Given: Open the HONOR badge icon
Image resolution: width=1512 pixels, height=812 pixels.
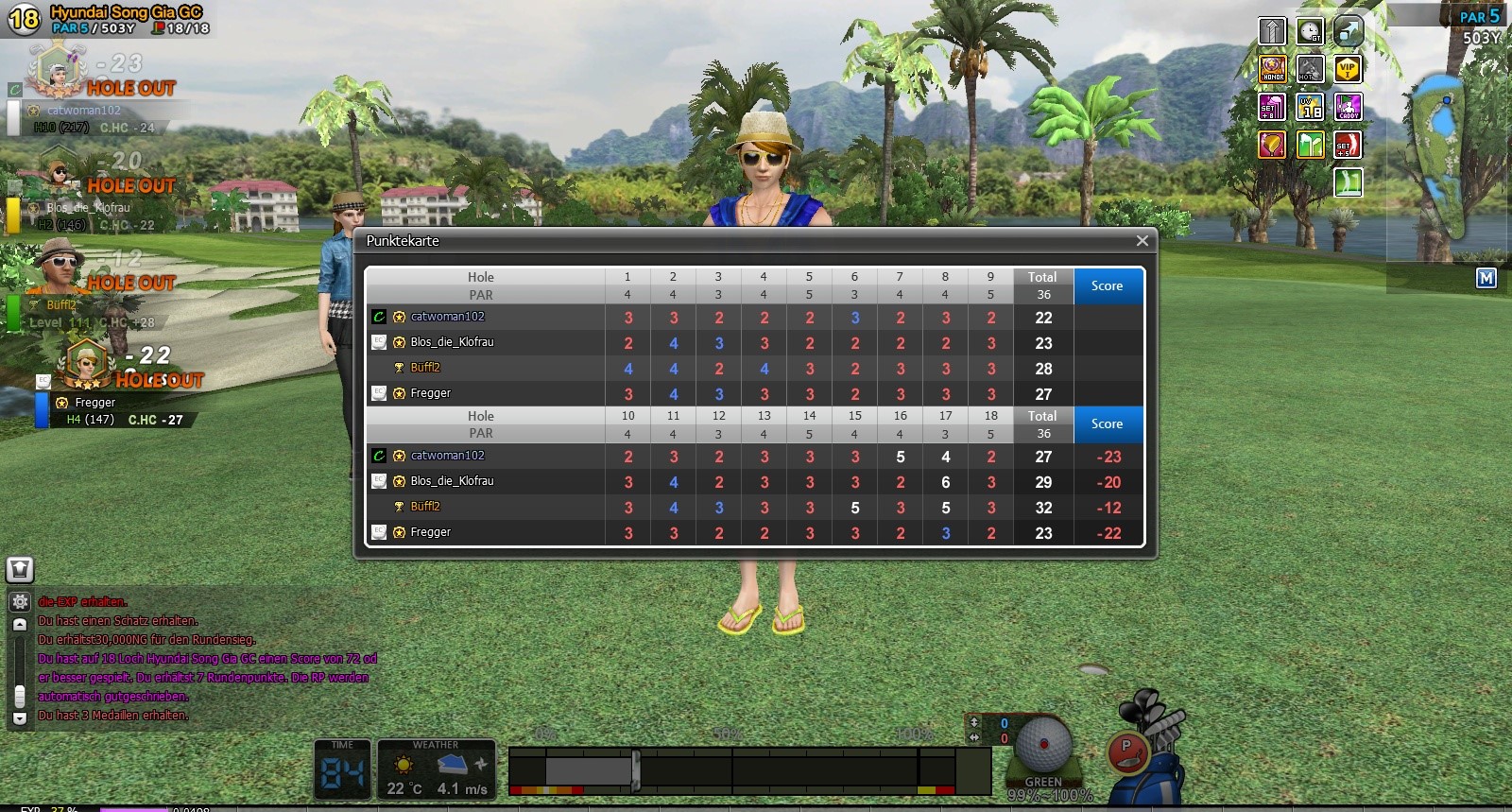Looking at the screenshot, I should 1273,69.
